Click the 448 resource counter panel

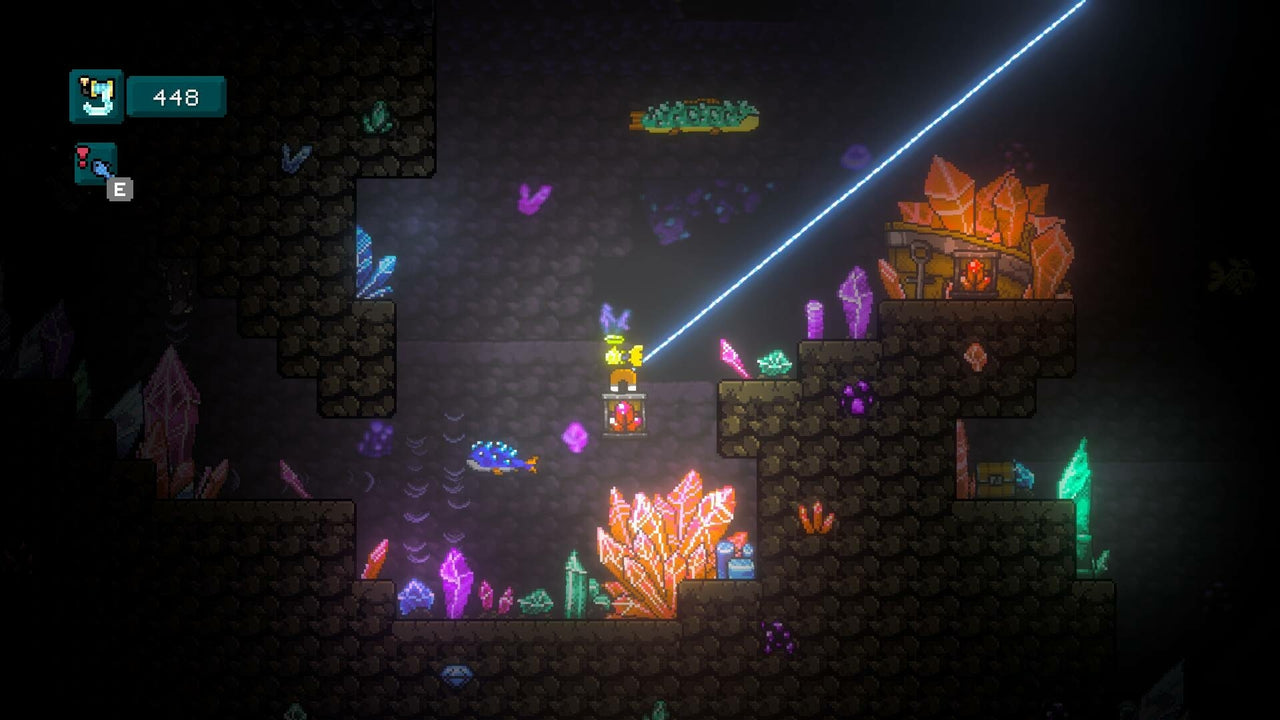coord(176,96)
